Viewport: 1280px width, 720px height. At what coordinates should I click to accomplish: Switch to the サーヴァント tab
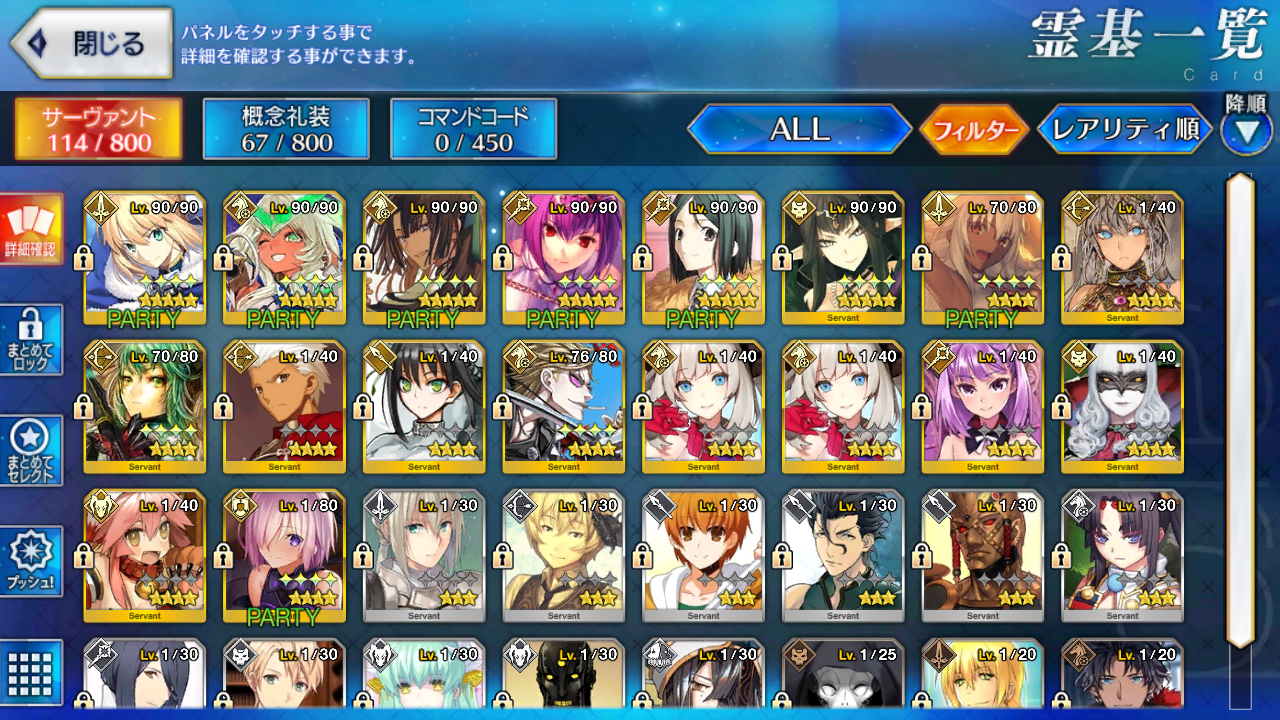coord(98,129)
